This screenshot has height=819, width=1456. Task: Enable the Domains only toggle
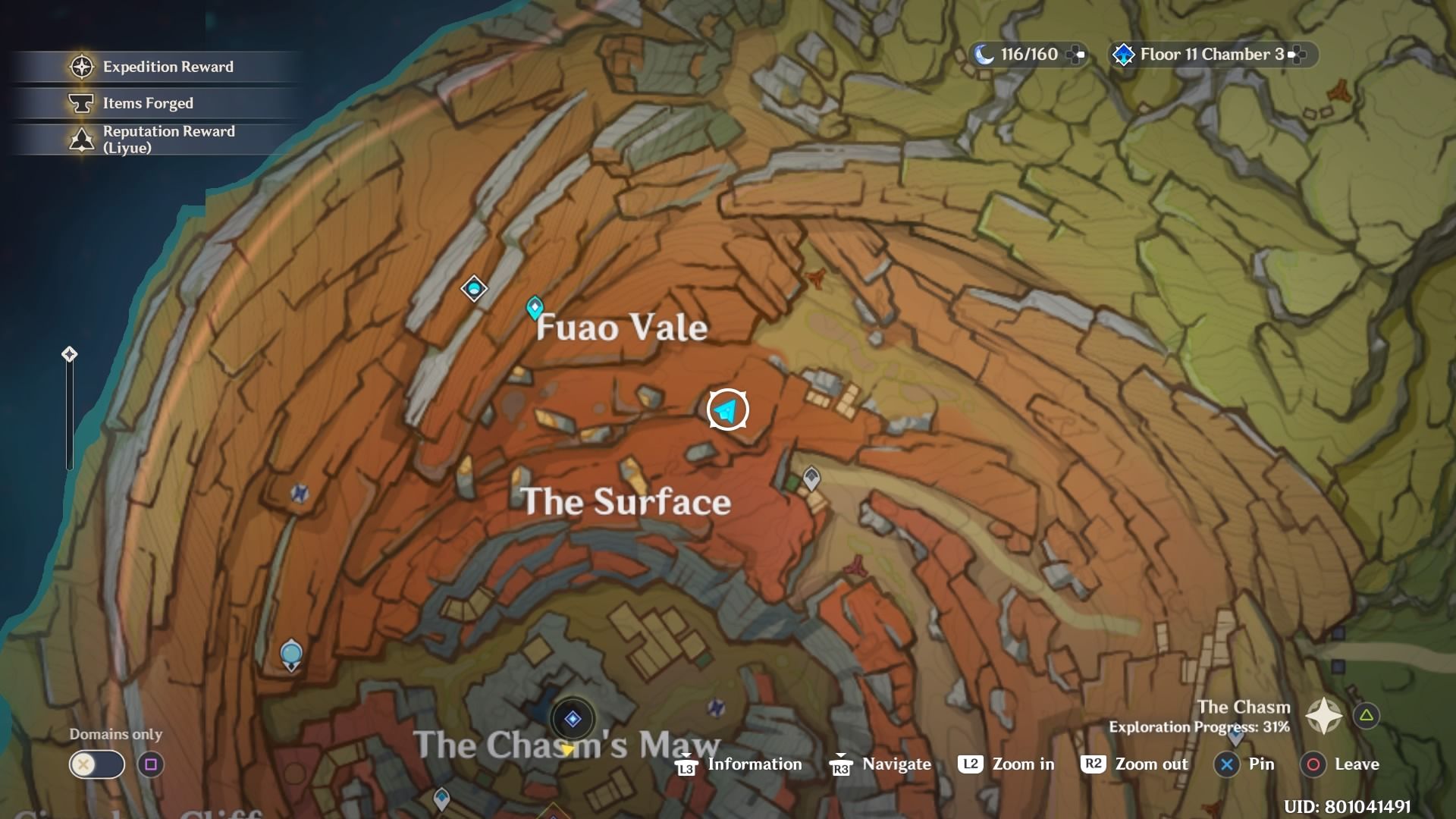pos(96,764)
